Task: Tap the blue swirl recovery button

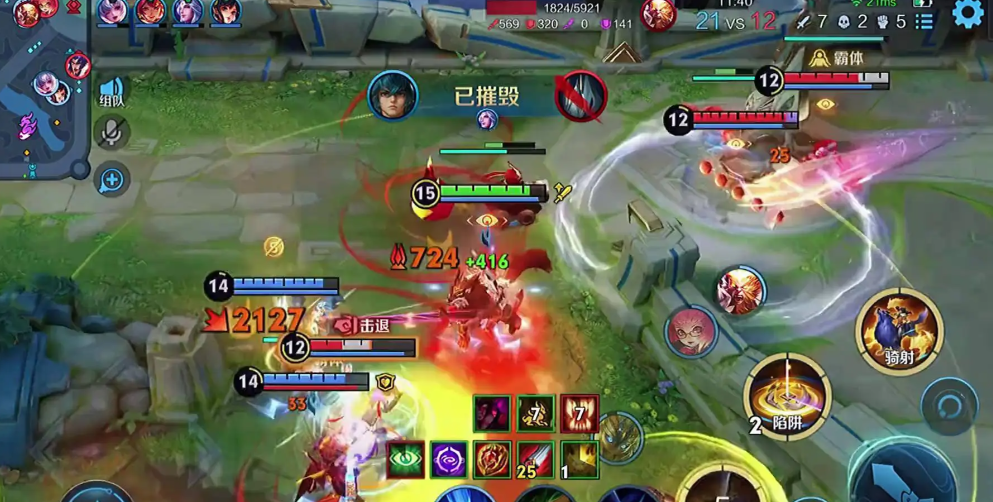Action: [x=948, y=406]
